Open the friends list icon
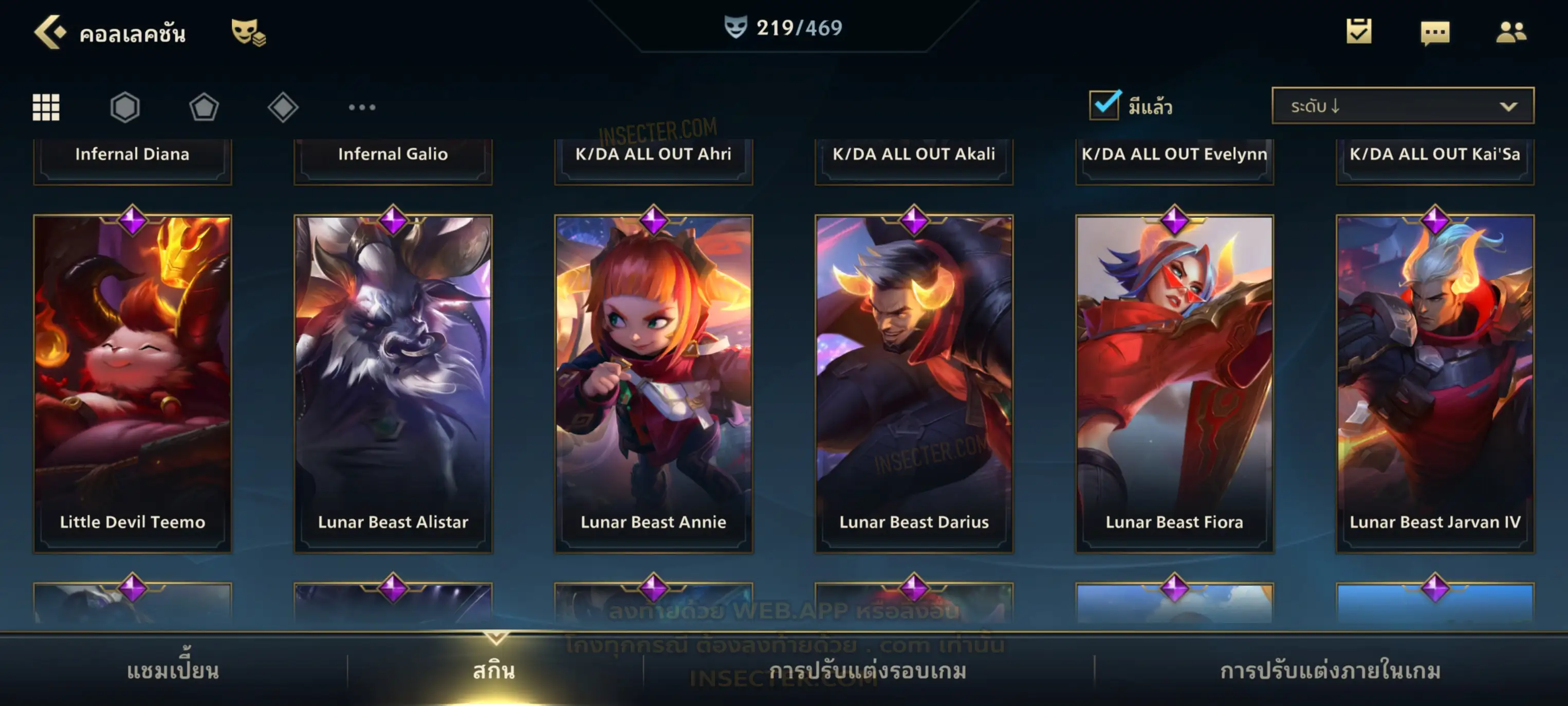This screenshot has height=706, width=1568. (x=1511, y=32)
